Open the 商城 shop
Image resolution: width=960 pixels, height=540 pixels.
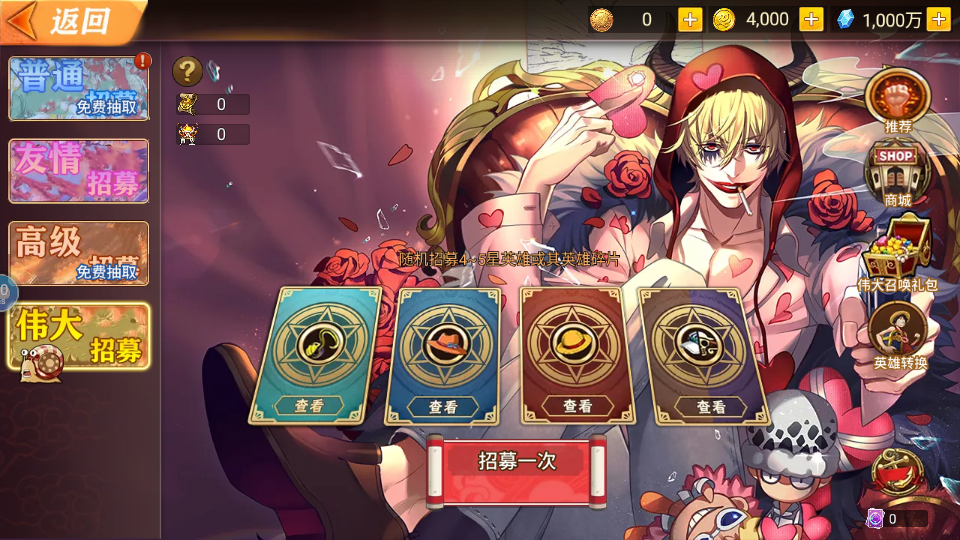coord(897,176)
